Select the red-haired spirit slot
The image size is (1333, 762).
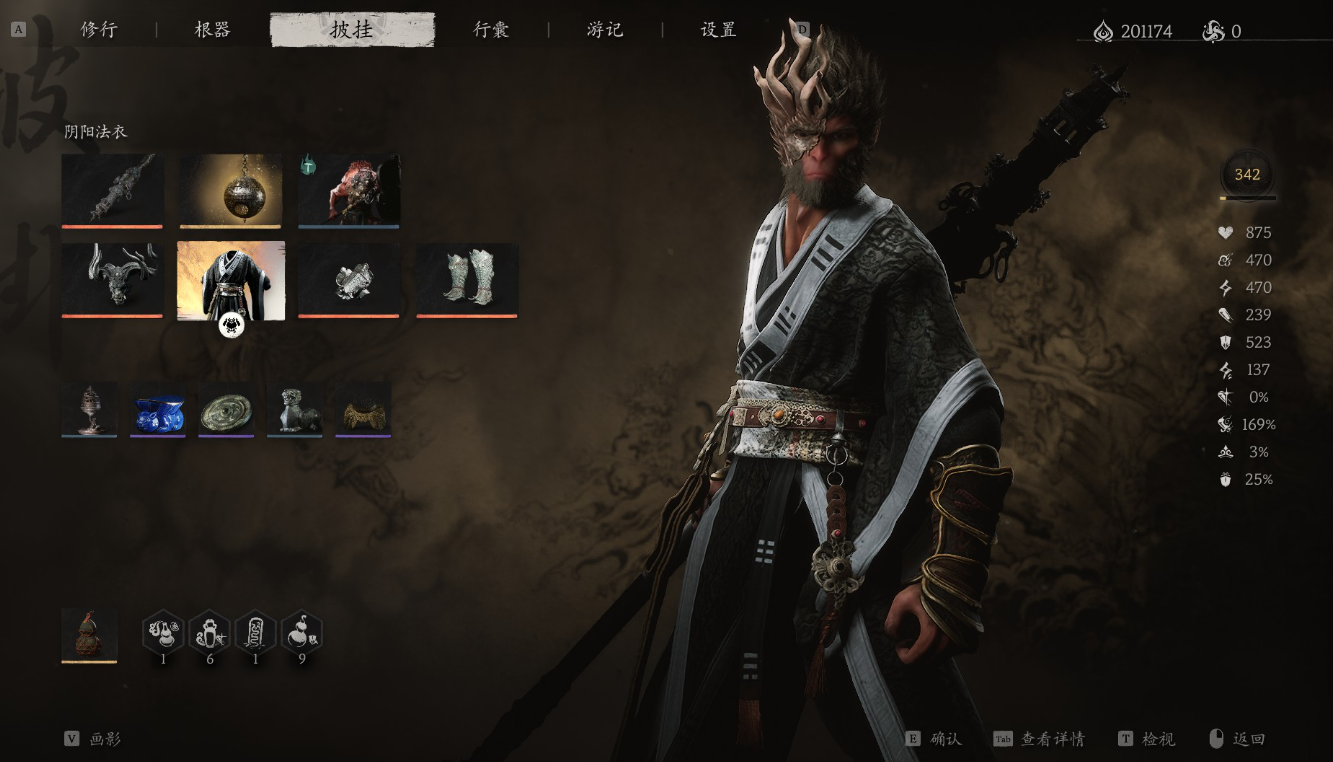349,189
